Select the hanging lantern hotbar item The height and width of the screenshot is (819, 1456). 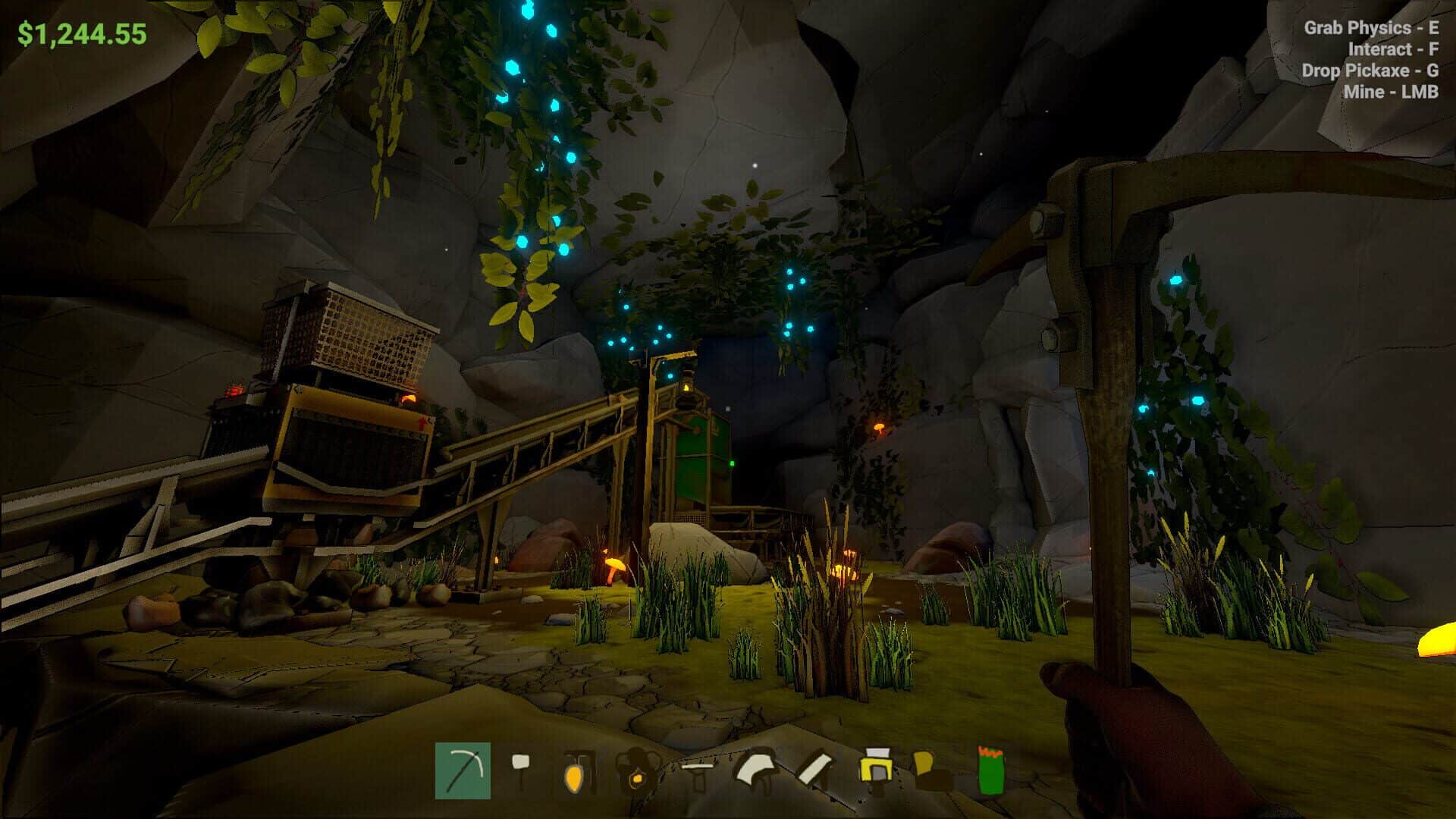576,772
